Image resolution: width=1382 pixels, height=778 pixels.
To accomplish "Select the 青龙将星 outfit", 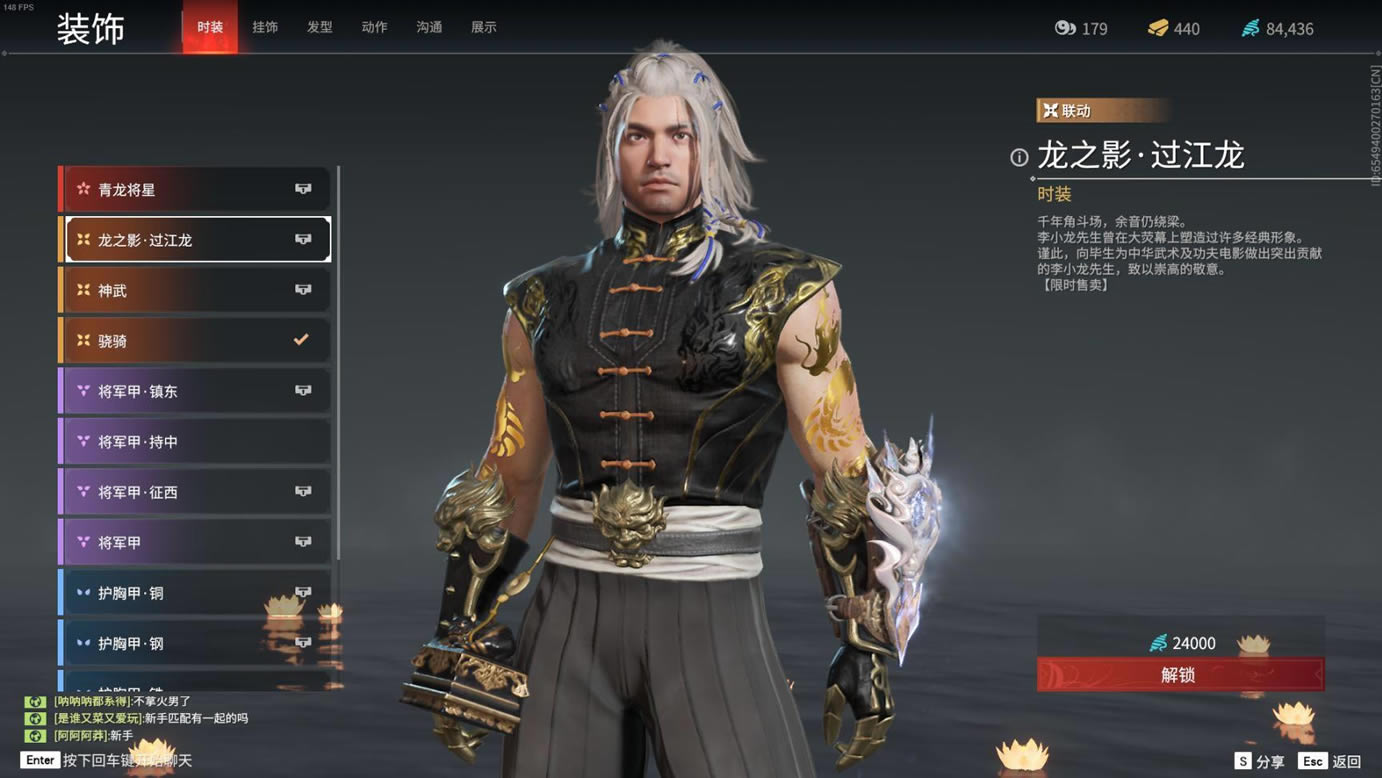I will tap(196, 189).
